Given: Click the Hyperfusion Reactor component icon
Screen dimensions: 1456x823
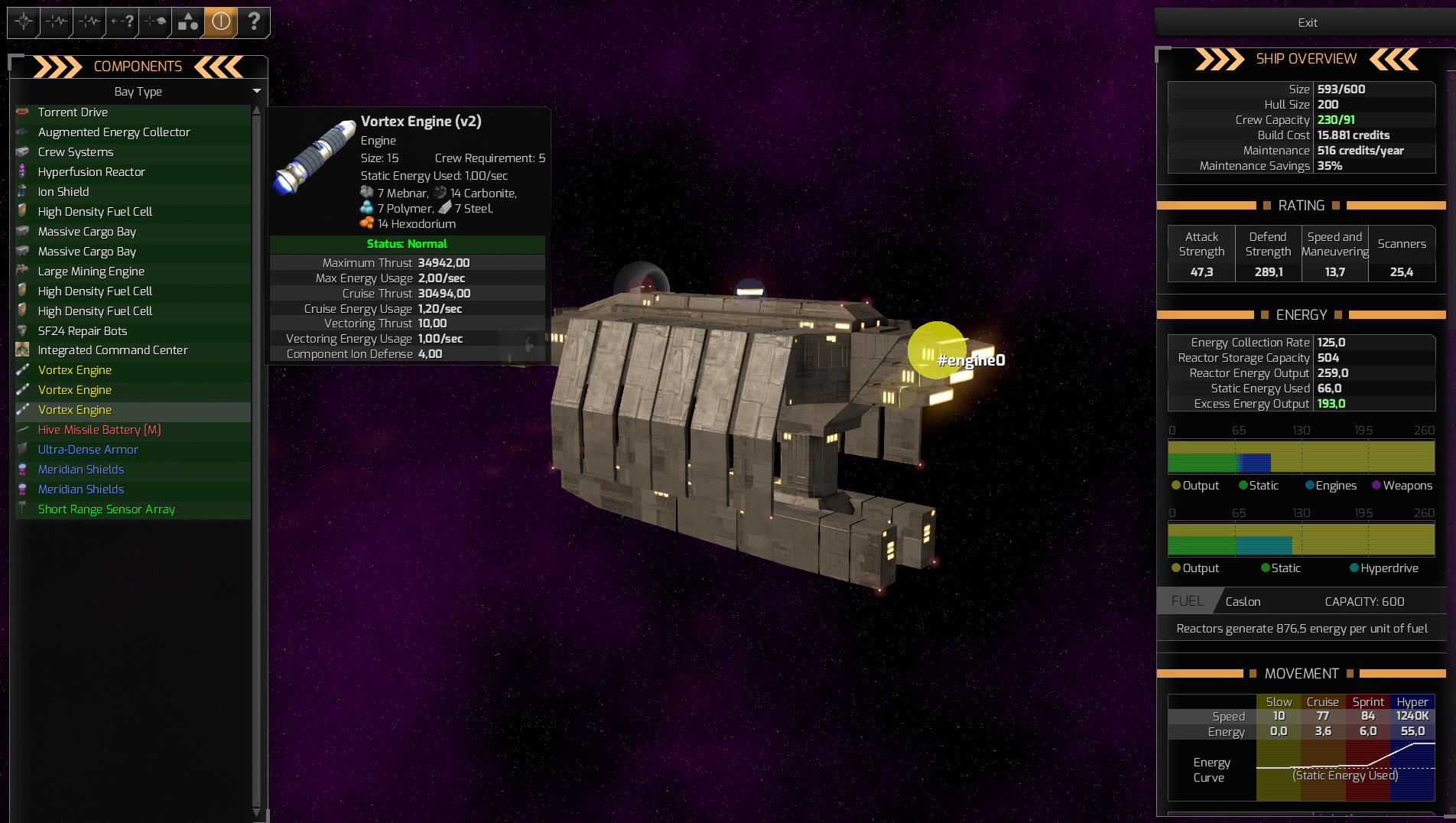Looking at the screenshot, I should pos(23,171).
